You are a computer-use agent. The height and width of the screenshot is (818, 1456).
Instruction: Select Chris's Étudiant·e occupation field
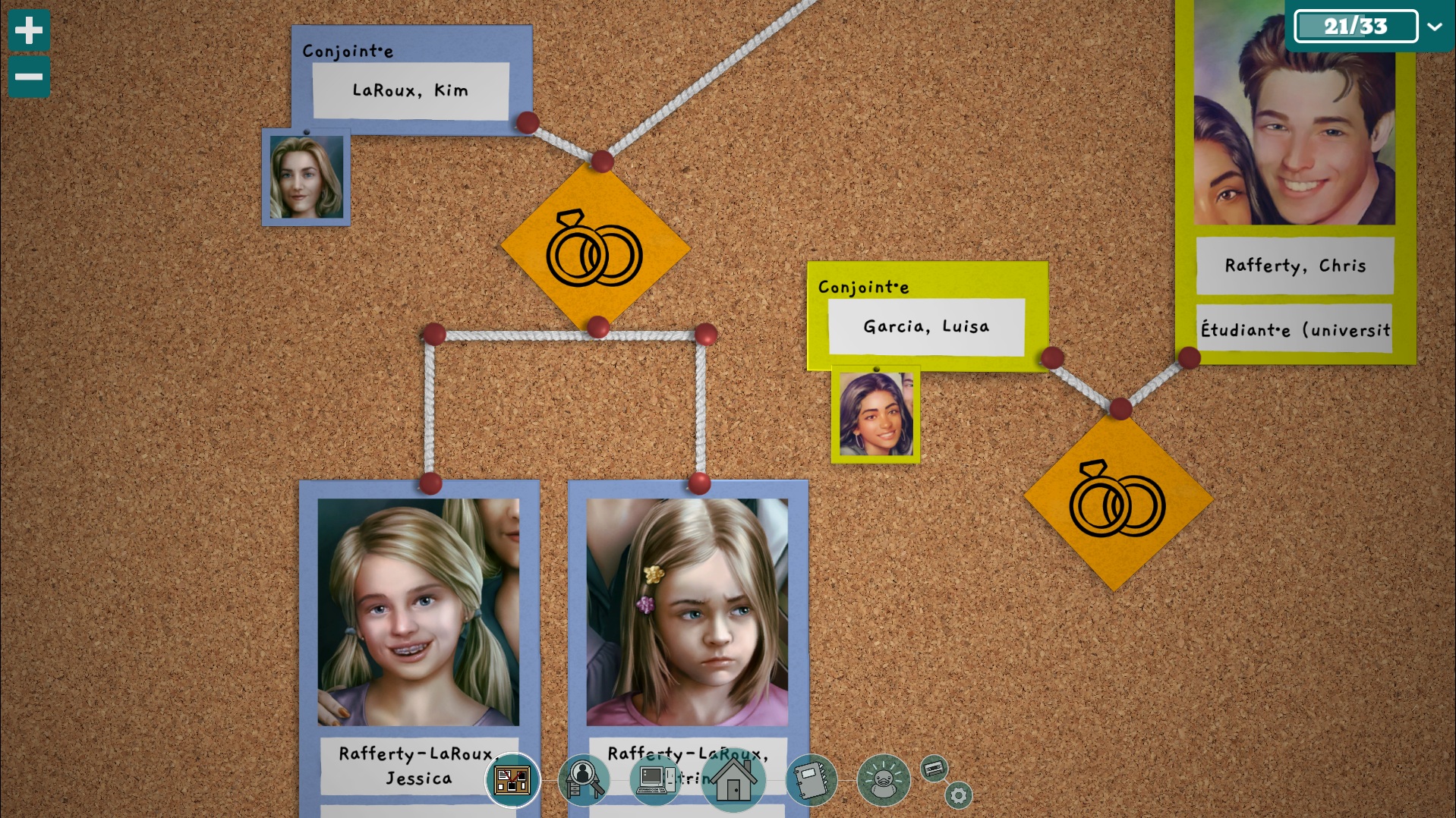(1294, 329)
